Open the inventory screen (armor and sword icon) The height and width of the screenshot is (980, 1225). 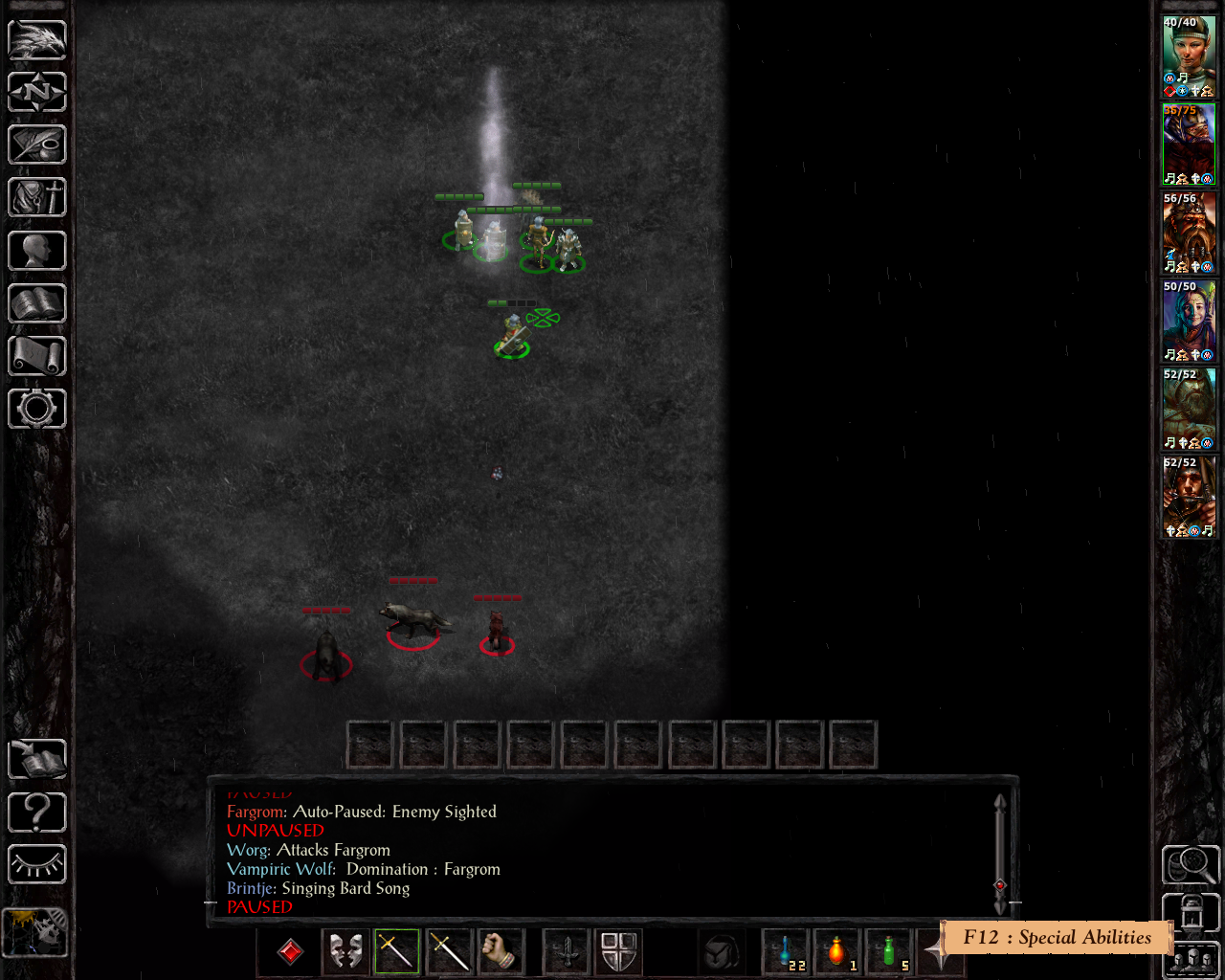pos(37,198)
